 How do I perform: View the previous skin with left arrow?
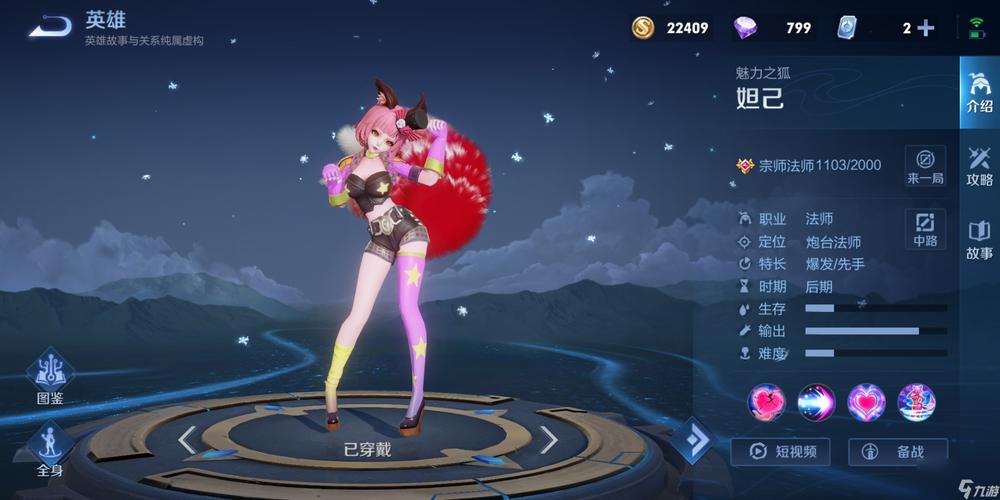[187, 439]
